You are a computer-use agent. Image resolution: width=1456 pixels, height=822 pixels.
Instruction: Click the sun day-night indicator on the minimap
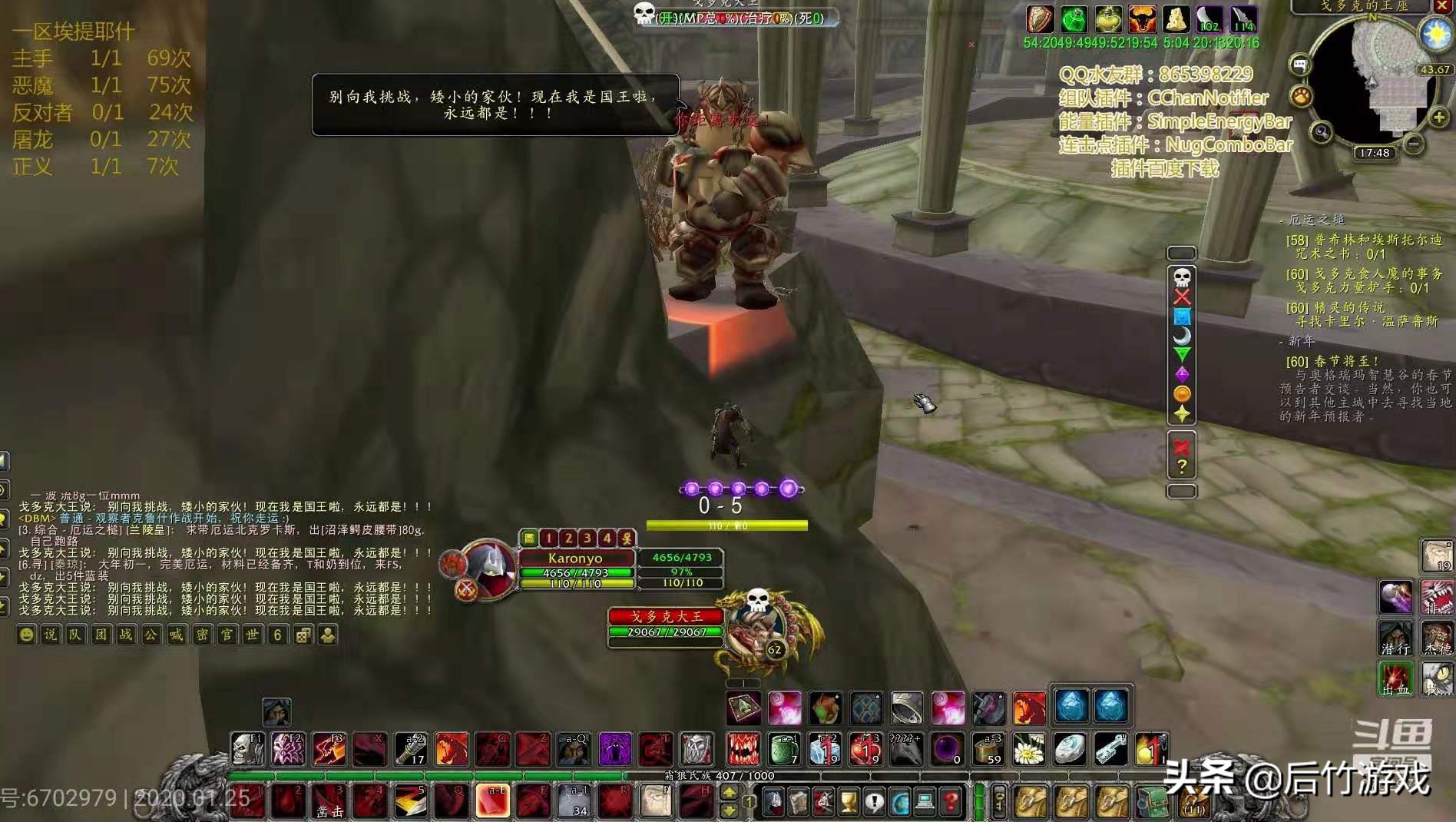(1434, 34)
